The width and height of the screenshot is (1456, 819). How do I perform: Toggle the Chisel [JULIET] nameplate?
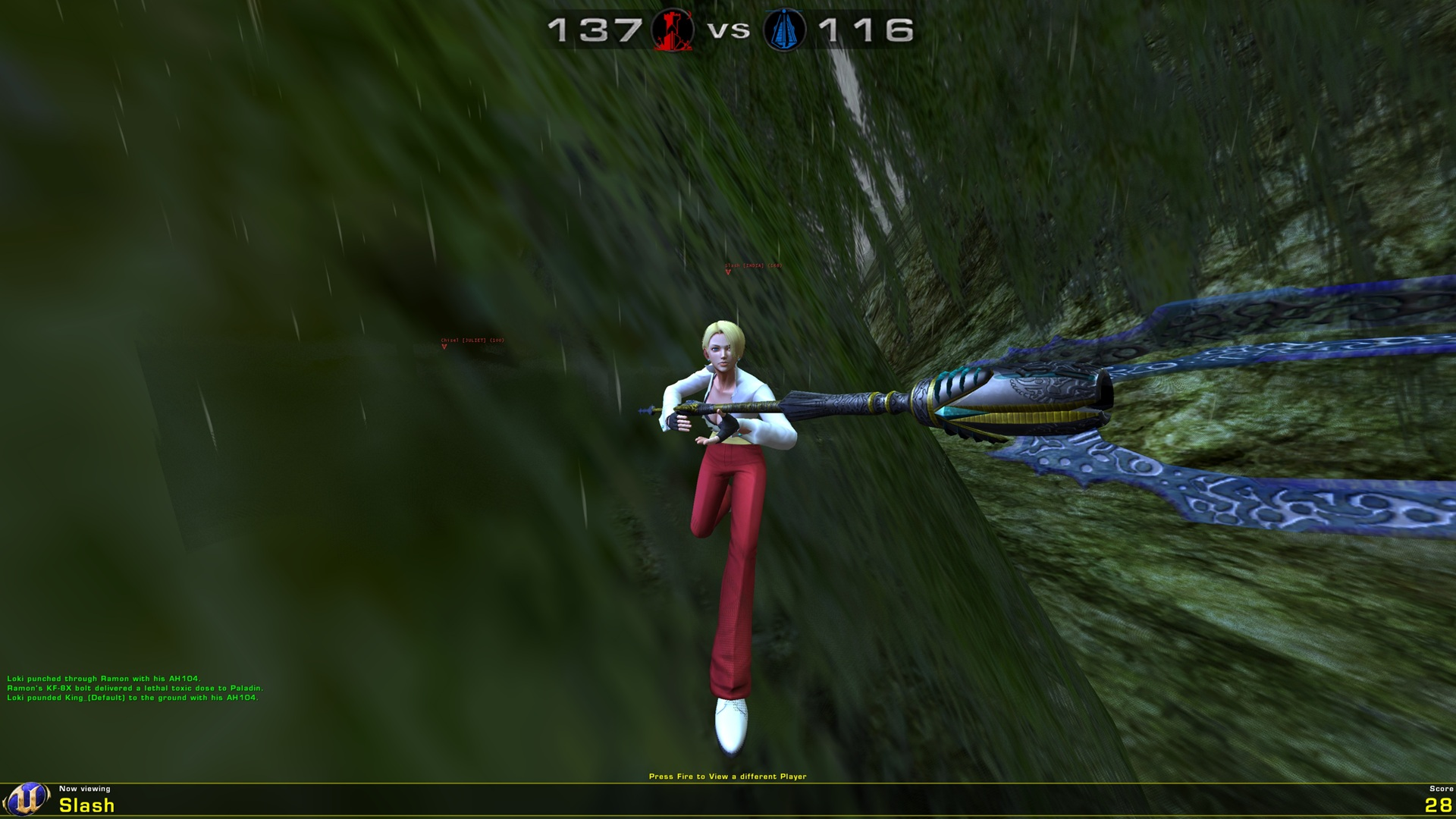[474, 340]
